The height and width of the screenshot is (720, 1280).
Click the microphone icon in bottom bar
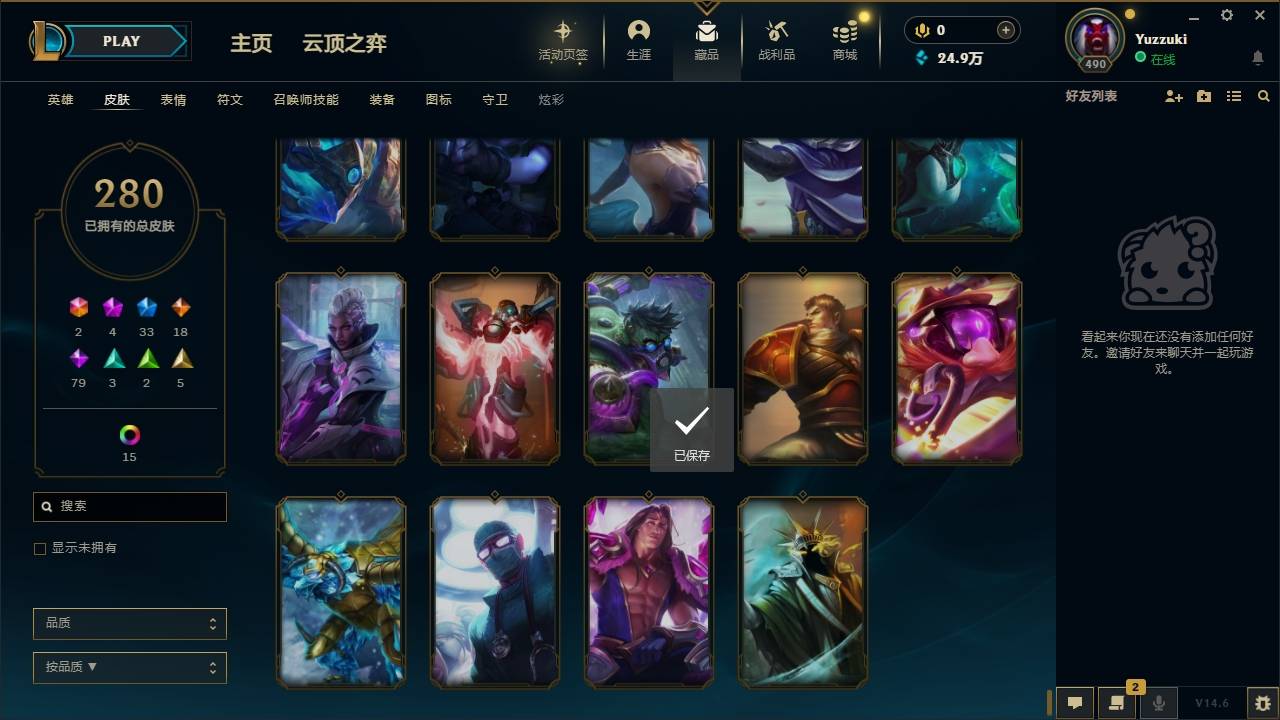(1158, 702)
